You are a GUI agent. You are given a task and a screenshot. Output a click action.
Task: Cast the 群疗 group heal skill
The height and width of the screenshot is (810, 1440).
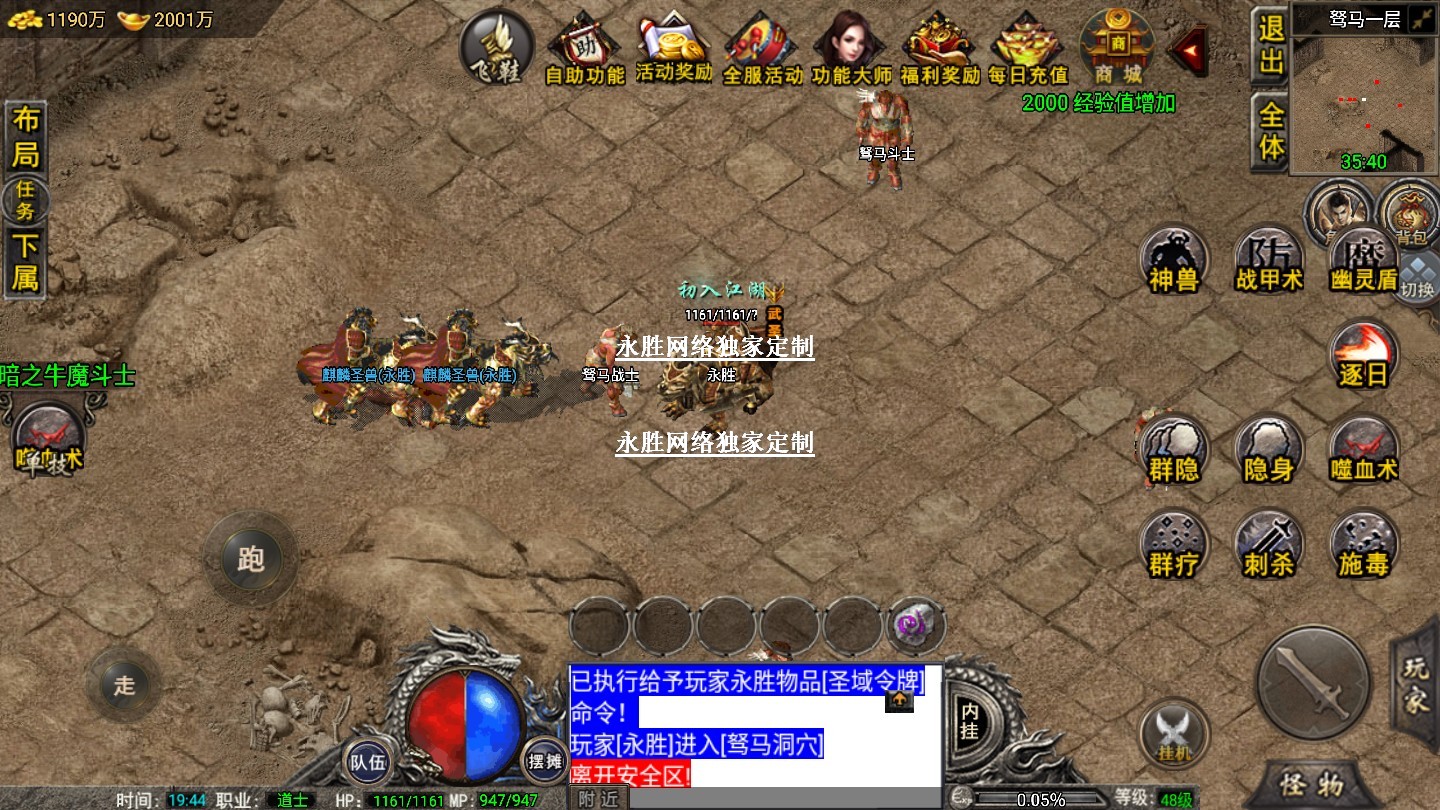pyautogui.click(x=1174, y=546)
